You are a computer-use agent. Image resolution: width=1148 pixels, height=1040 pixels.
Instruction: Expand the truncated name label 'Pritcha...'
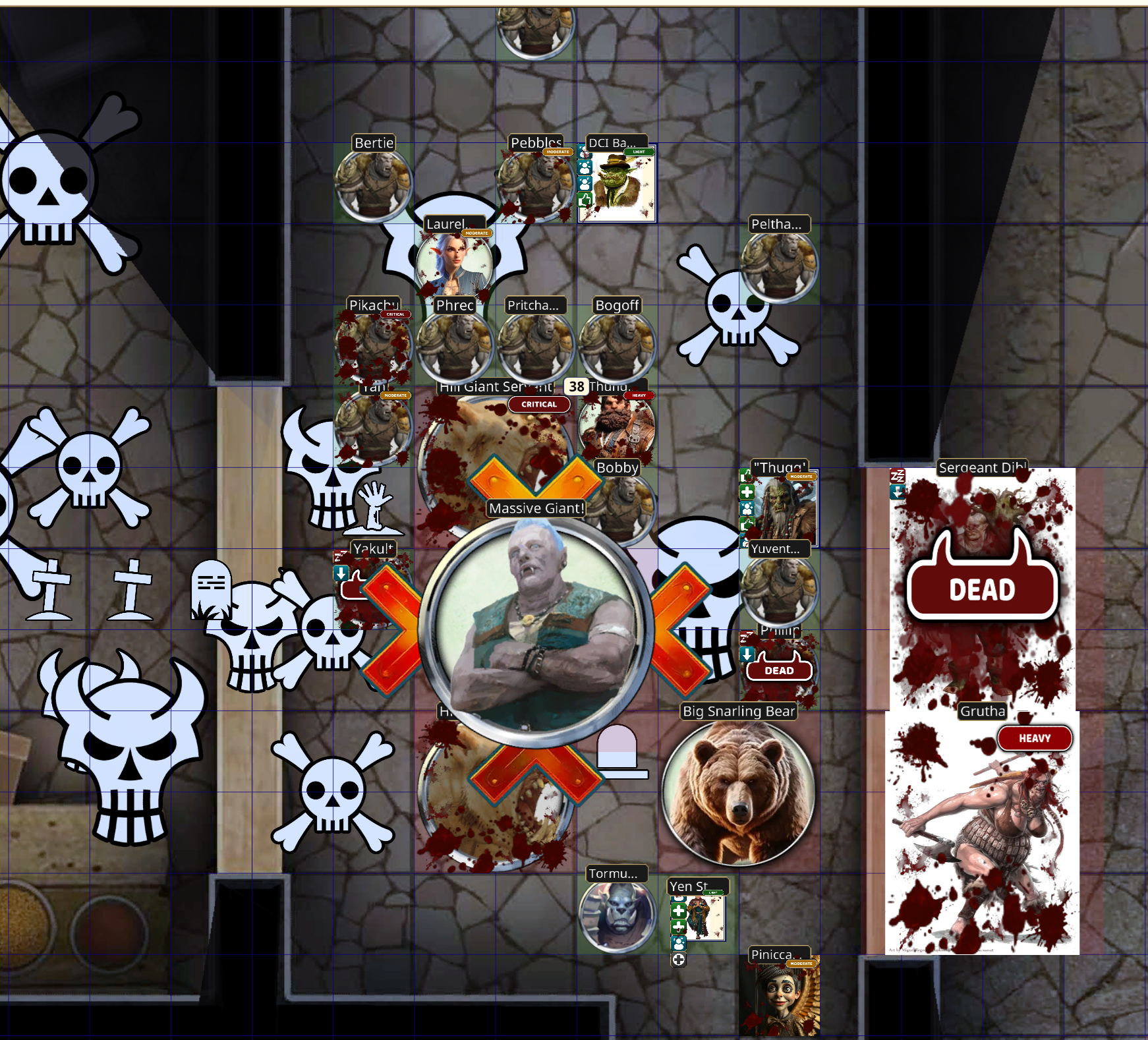(535, 305)
